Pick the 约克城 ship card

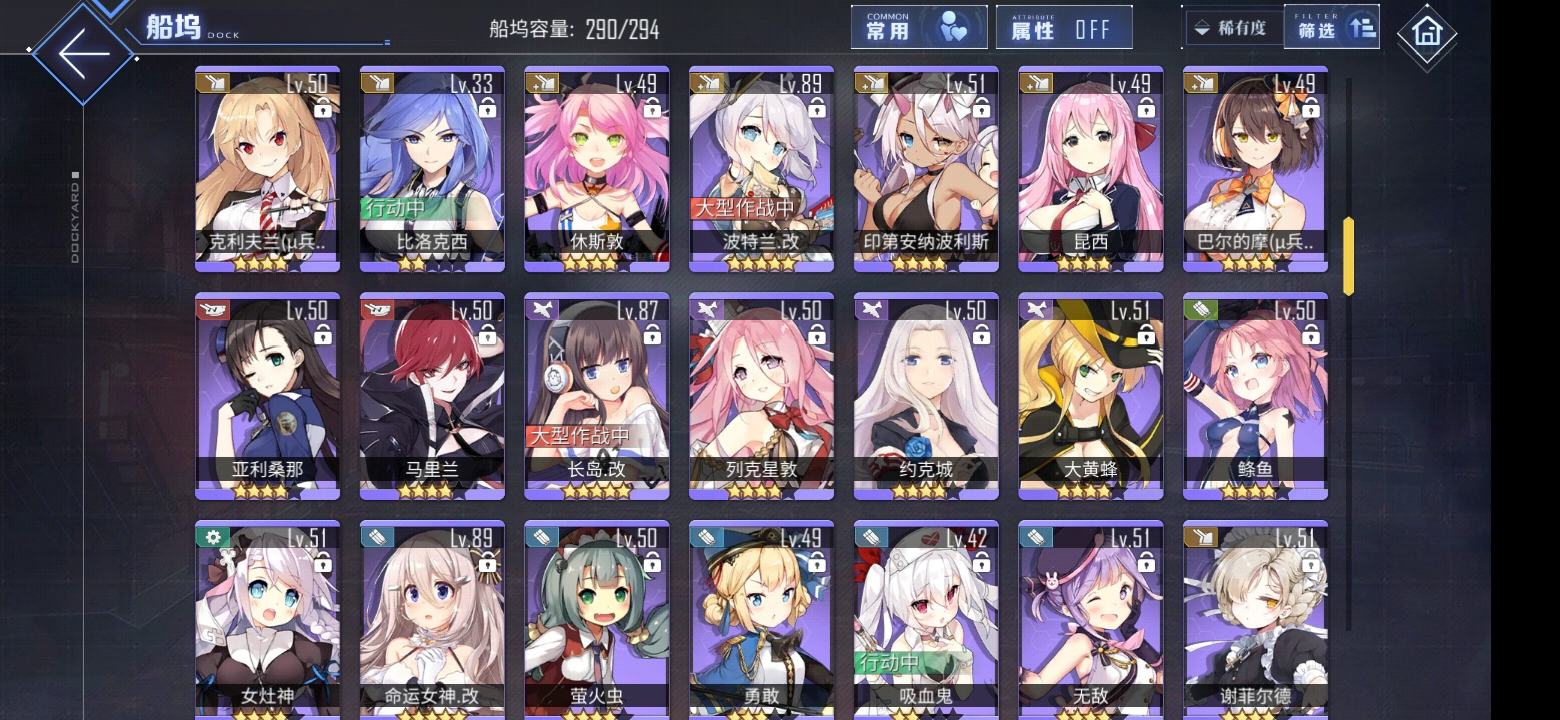pos(926,395)
